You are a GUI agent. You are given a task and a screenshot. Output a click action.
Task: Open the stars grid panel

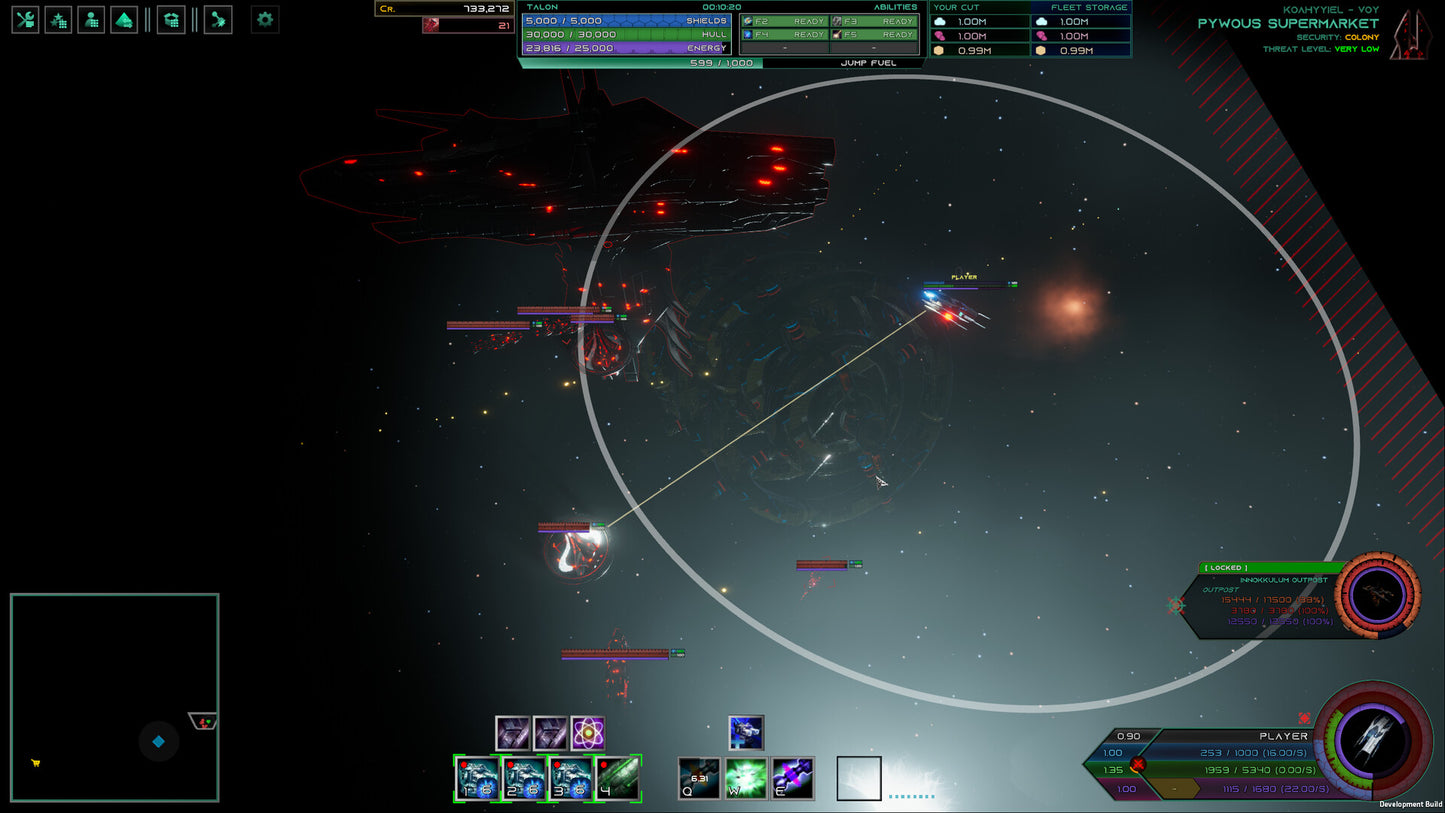[x=58, y=19]
